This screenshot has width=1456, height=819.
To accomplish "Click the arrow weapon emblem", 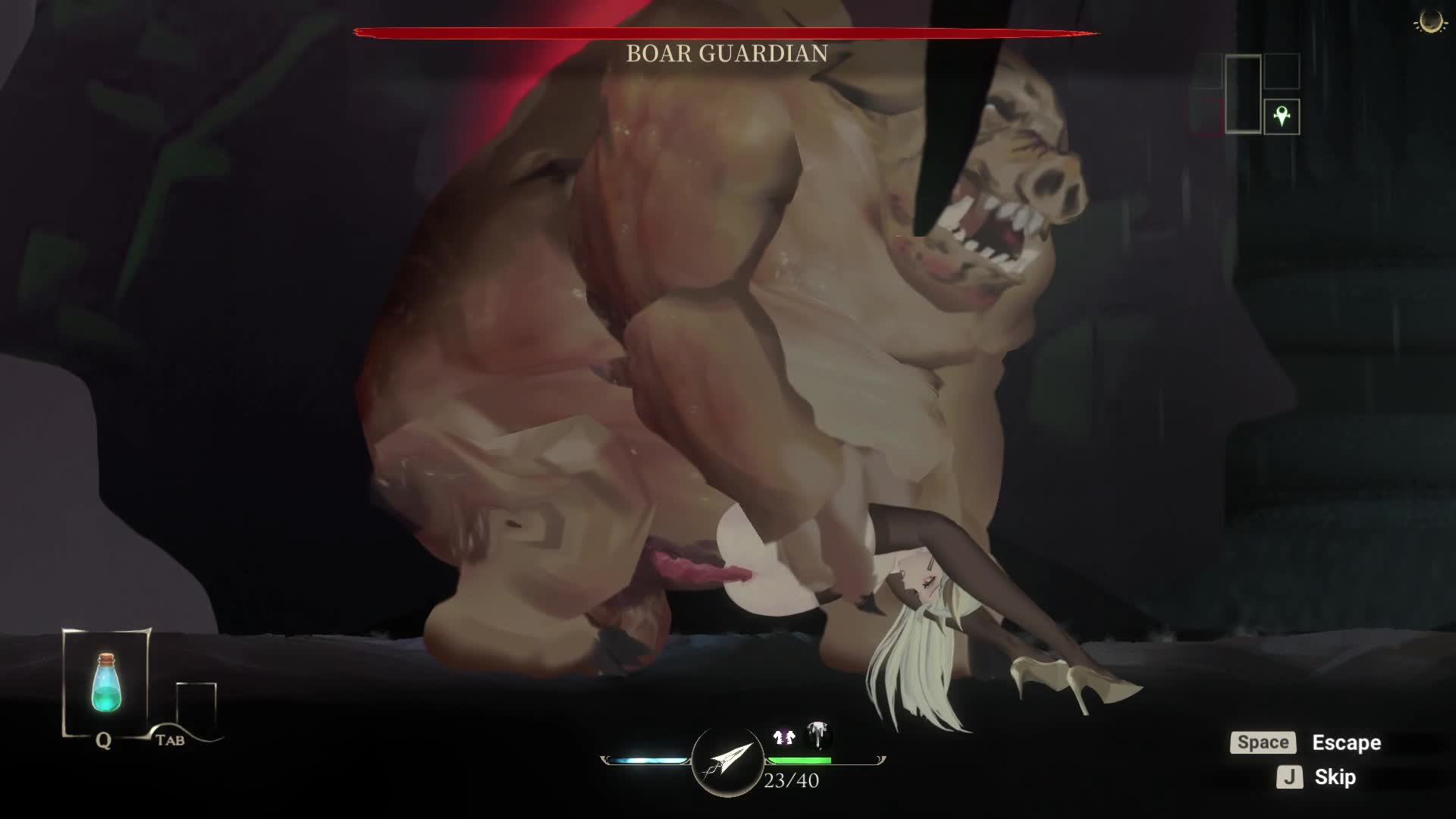I will point(727,761).
